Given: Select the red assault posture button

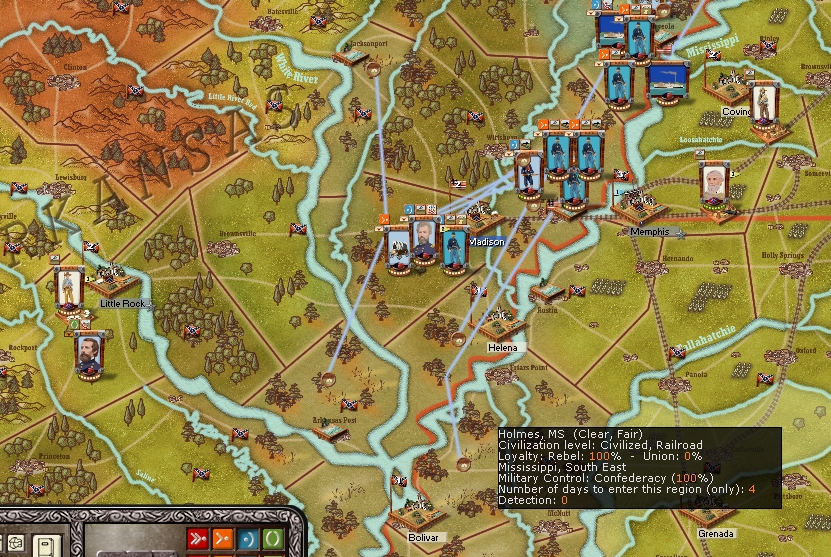Looking at the screenshot, I should click(200, 540).
